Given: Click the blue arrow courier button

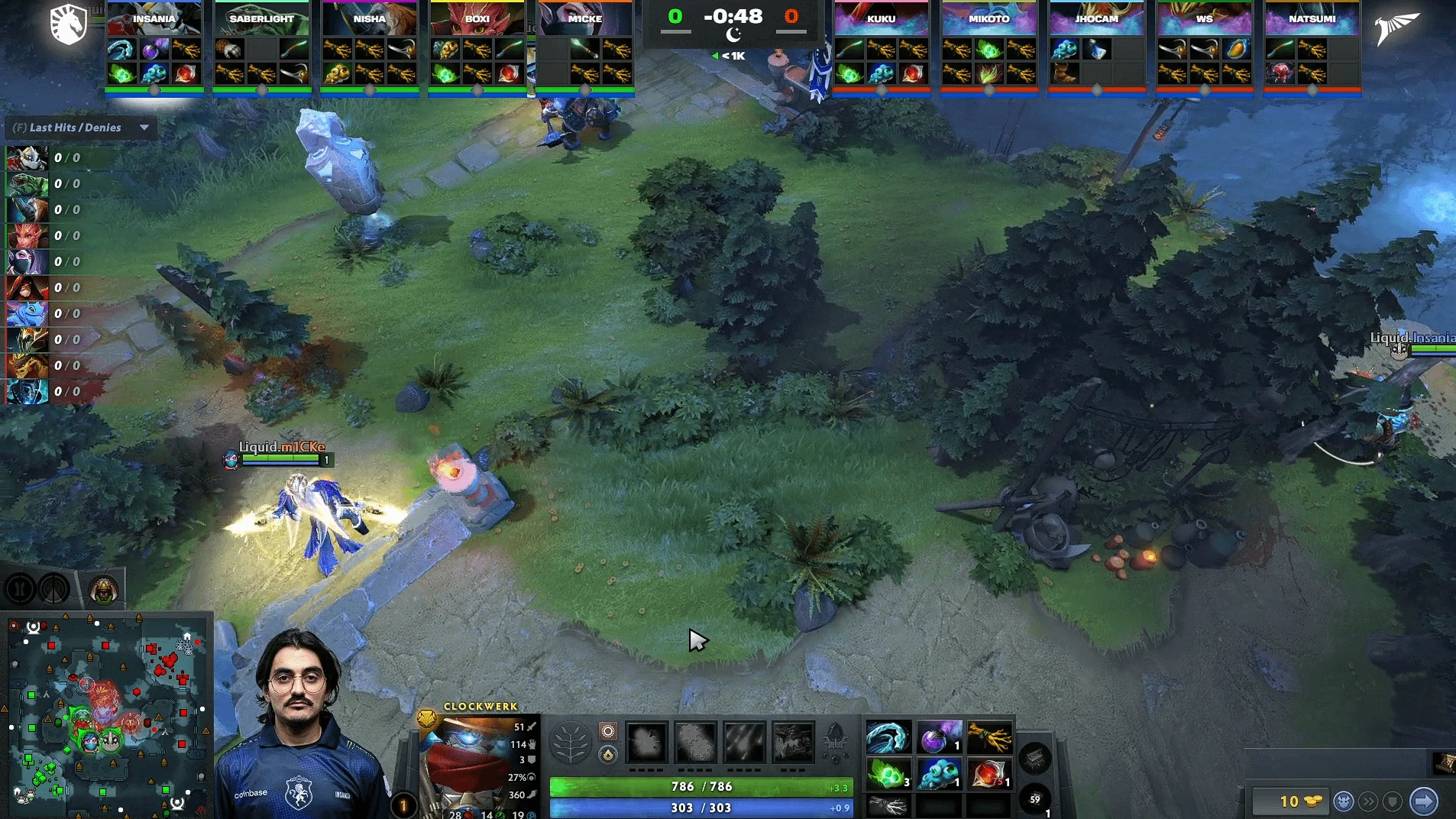Looking at the screenshot, I should tap(1423, 801).
